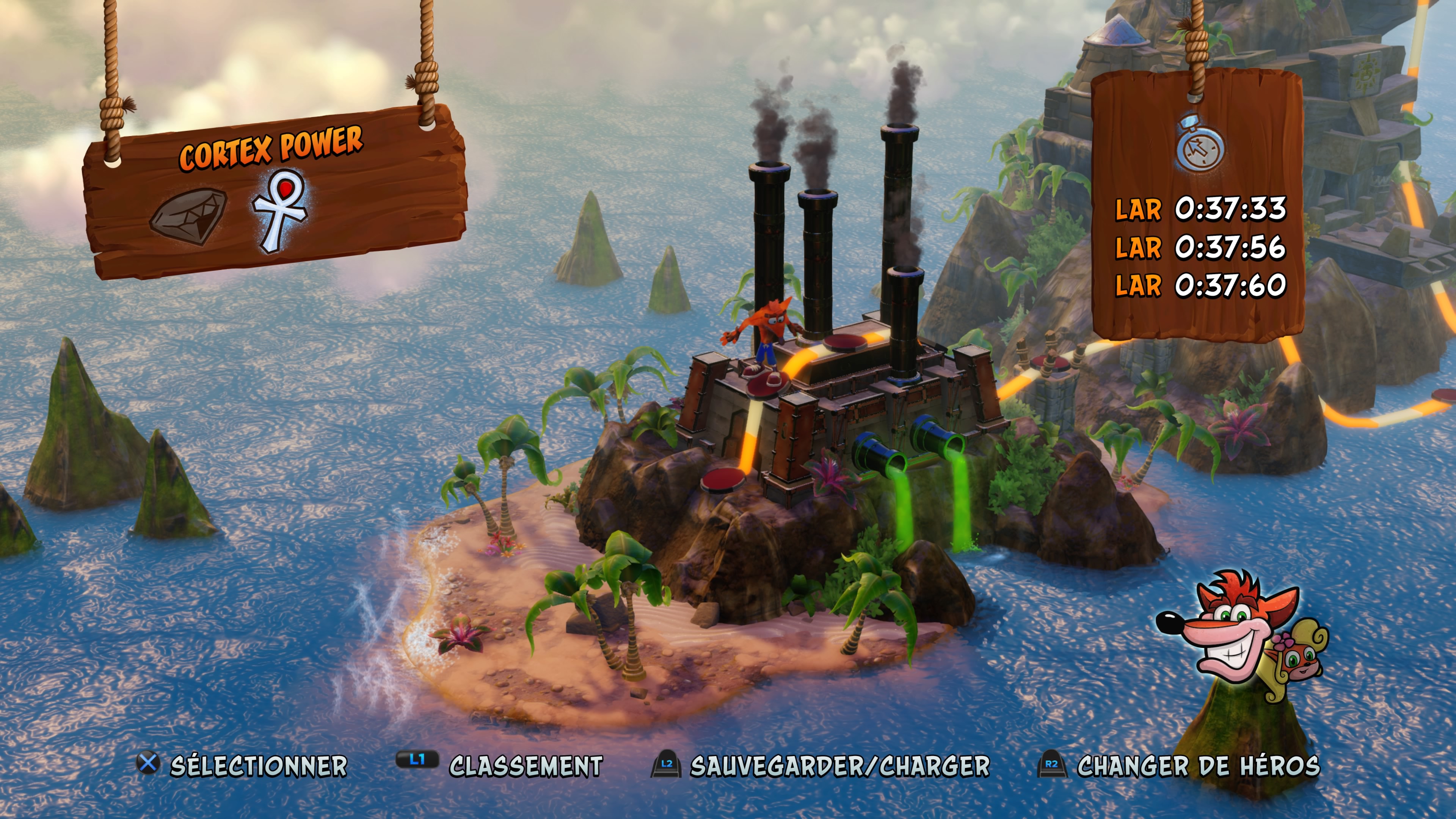The width and height of the screenshot is (1456, 819).
Task: Open the Classement leaderboard
Action: (526, 766)
